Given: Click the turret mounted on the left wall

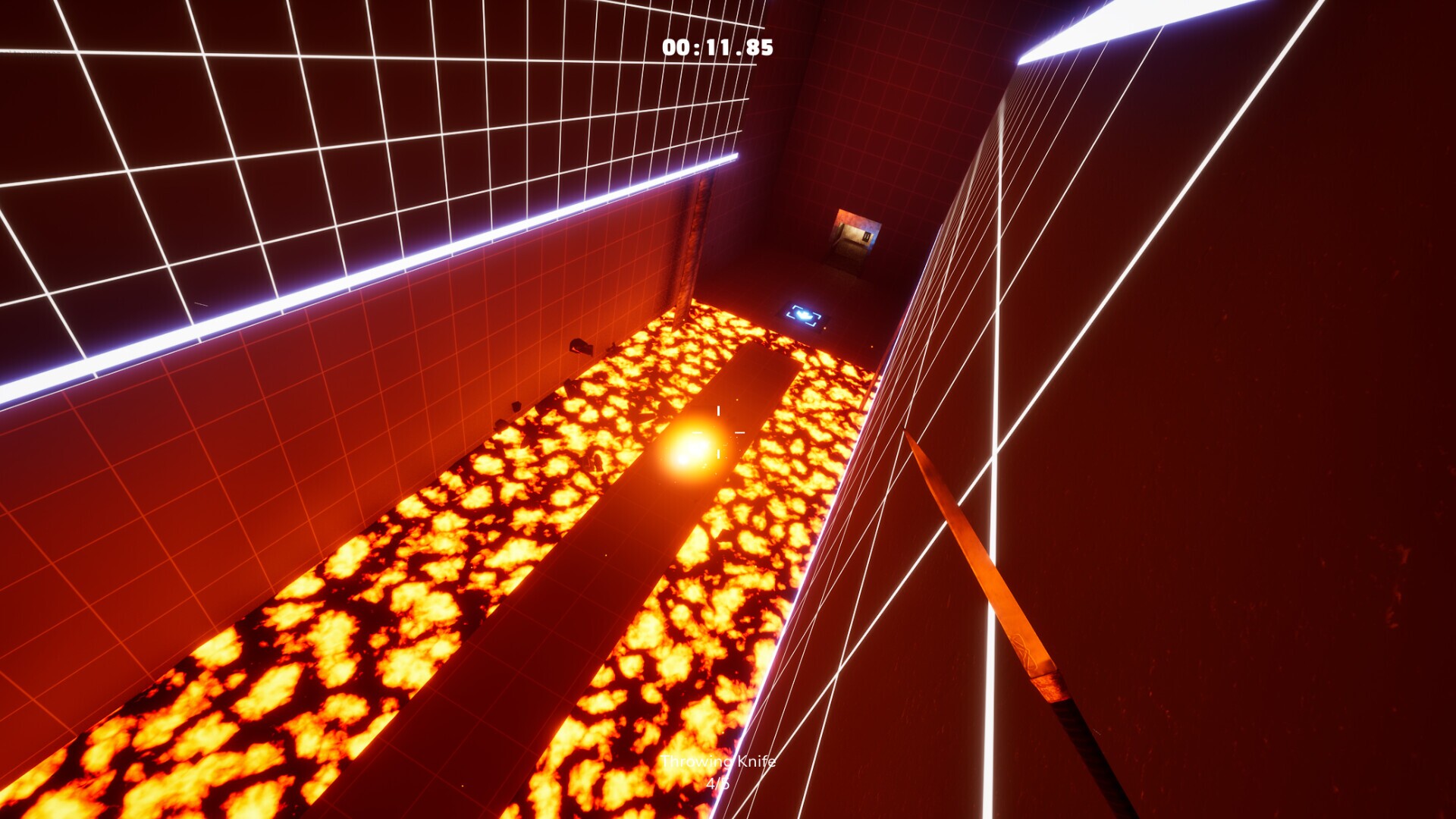Looking at the screenshot, I should (x=582, y=347).
